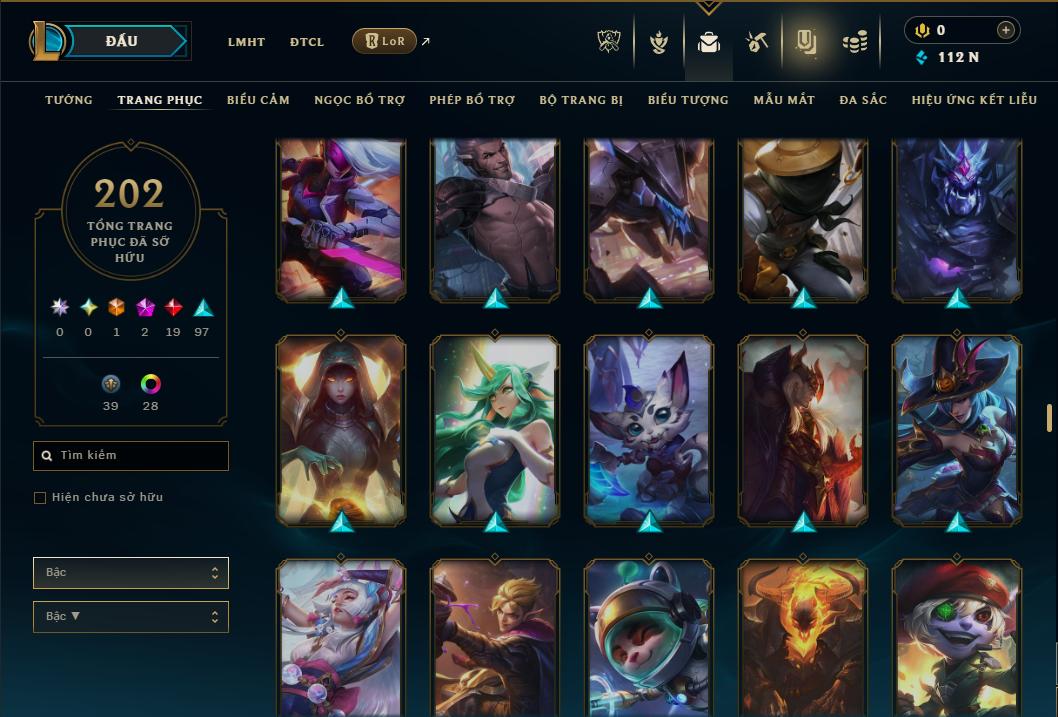The image size is (1058, 717).
Task: Show the BỘ TRANG BỊ tab
Action: click(x=581, y=100)
